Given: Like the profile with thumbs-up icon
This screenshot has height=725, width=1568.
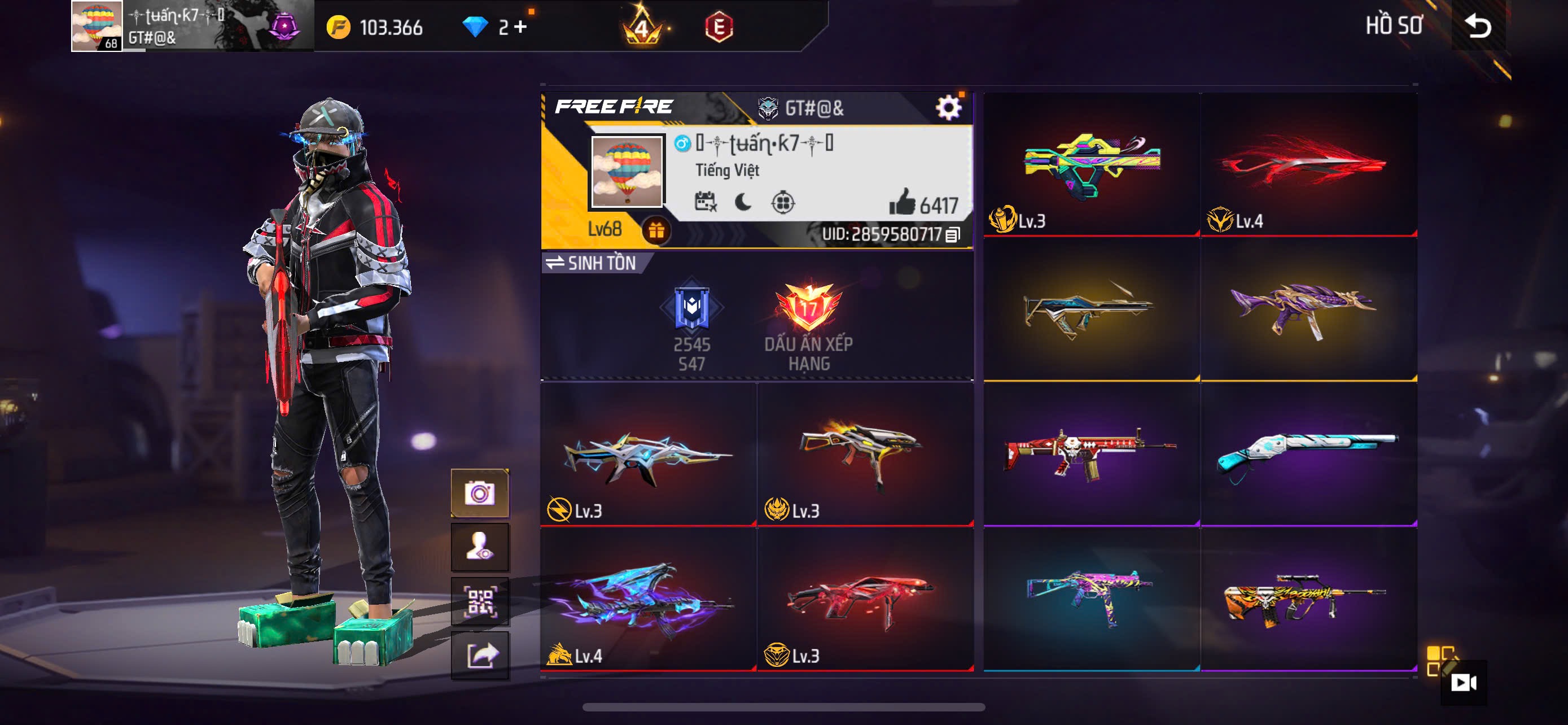Looking at the screenshot, I should [x=902, y=202].
